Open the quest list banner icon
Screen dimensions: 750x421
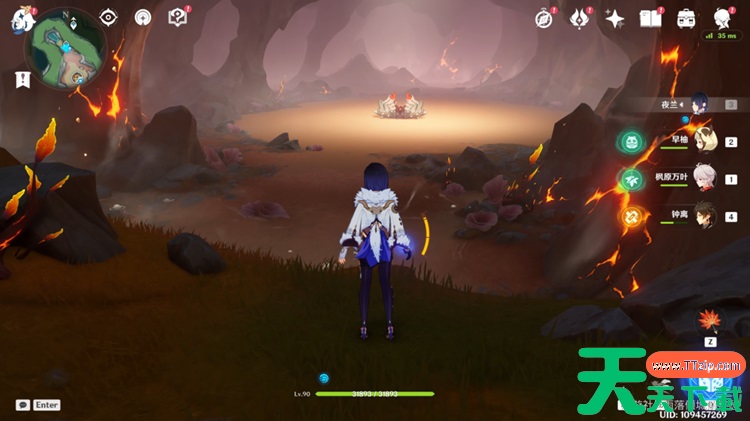22,82
